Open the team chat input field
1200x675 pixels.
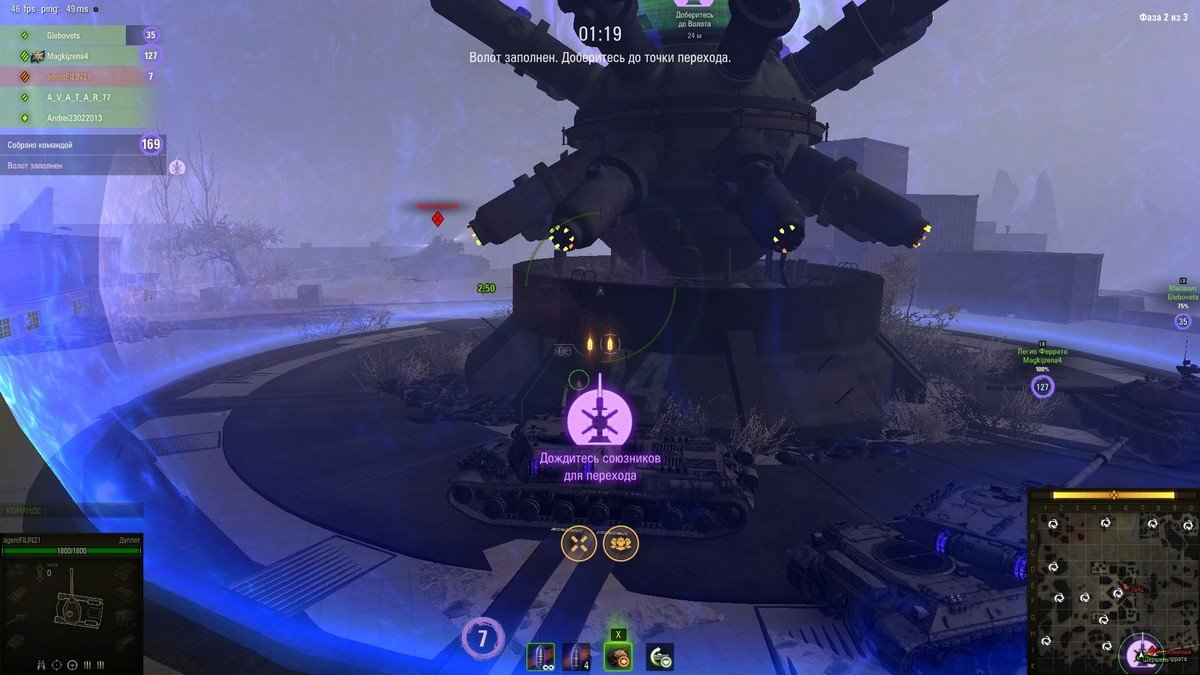(x=70, y=510)
